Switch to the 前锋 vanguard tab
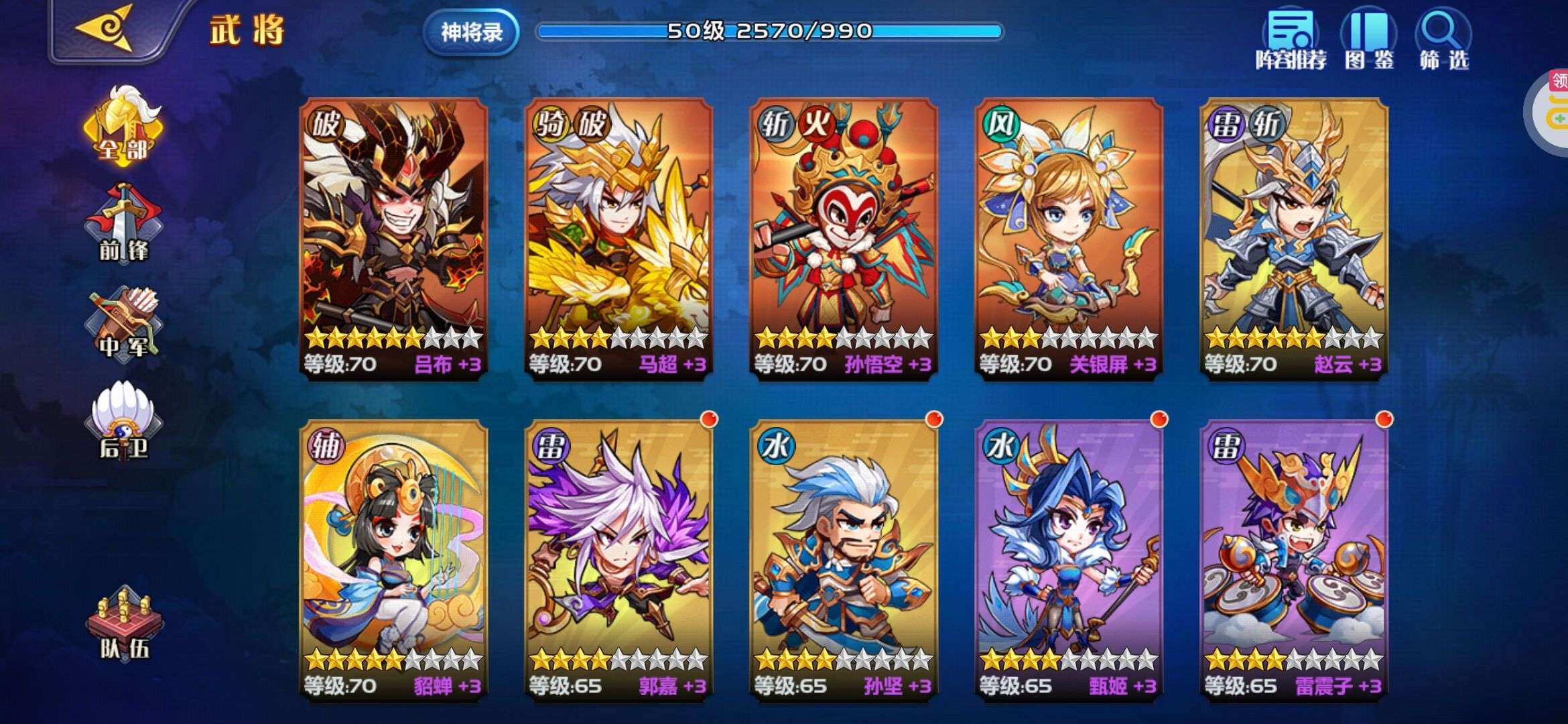 (x=123, y=225)
